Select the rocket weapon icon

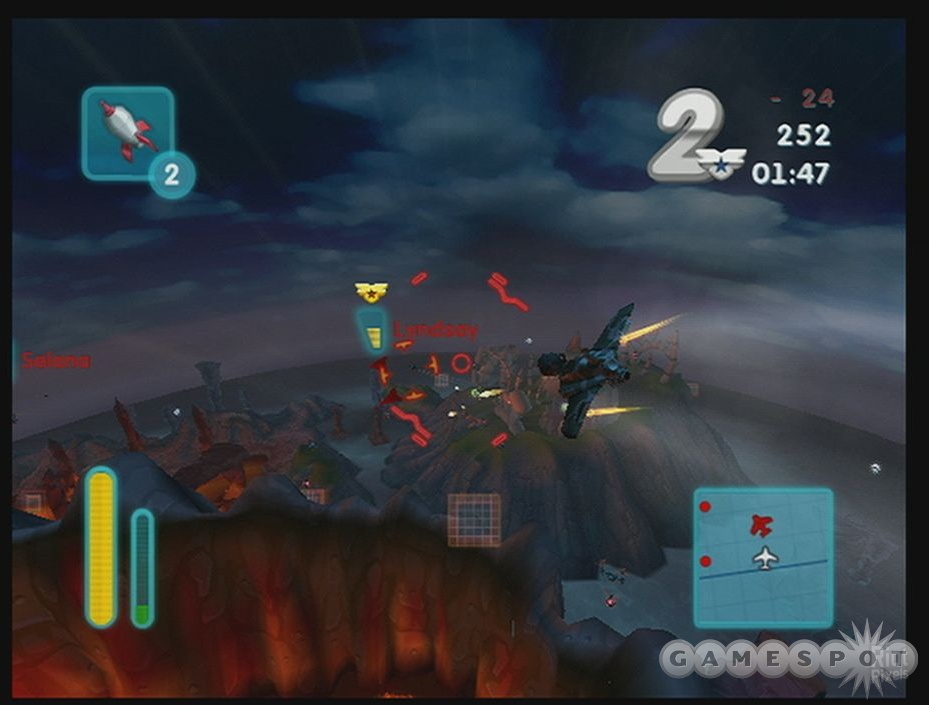(x=128, y=131)
